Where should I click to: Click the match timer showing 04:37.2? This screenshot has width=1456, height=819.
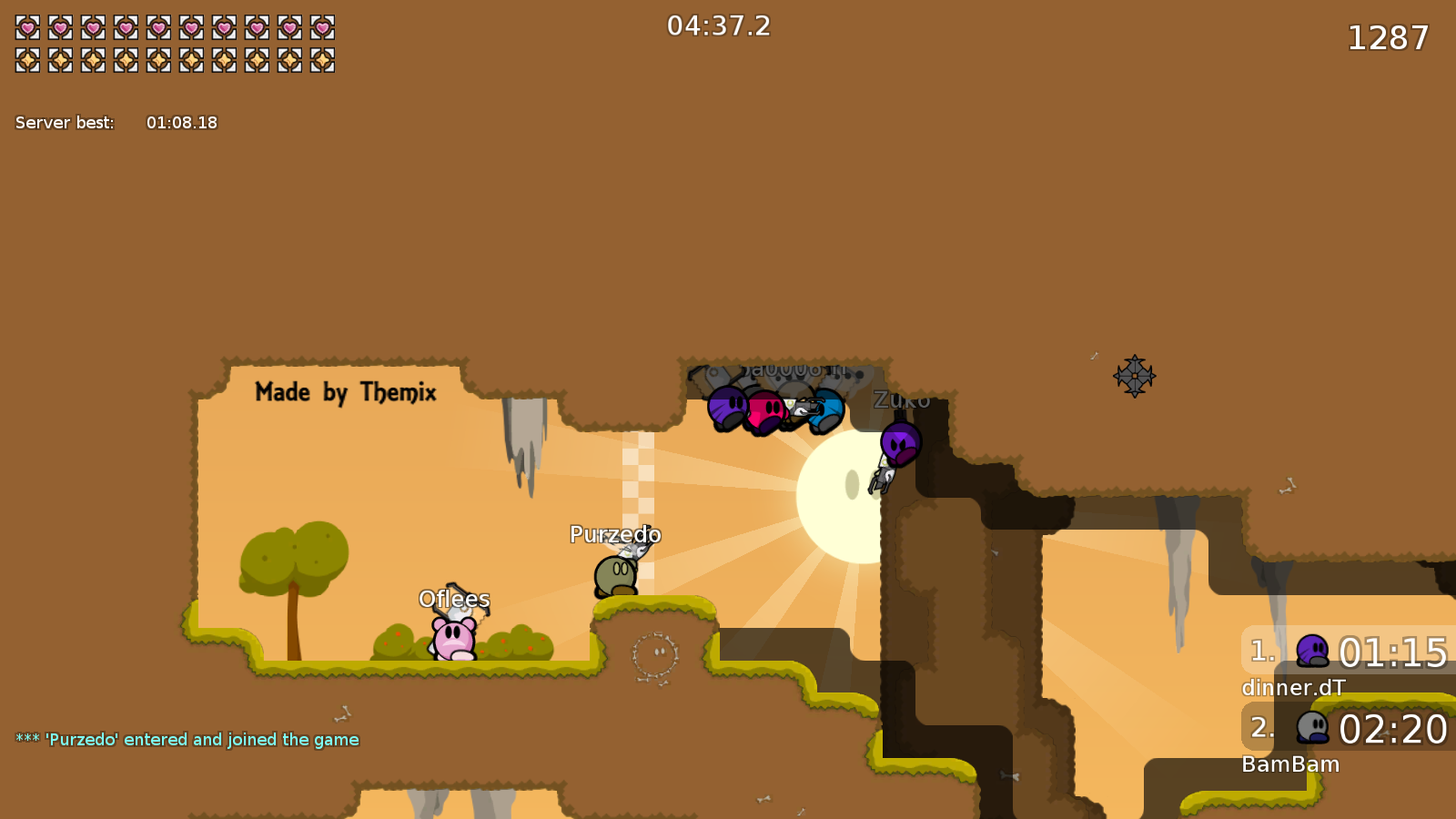tap(719, 25)
